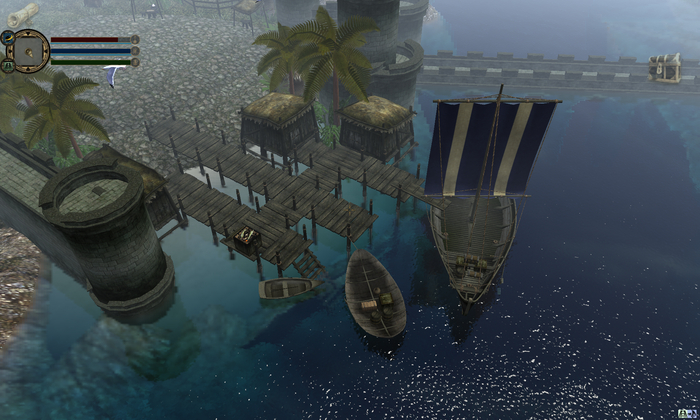
Task: Click the round button beside the red bar
Action: pyautogui.click(x=135, y=40)
